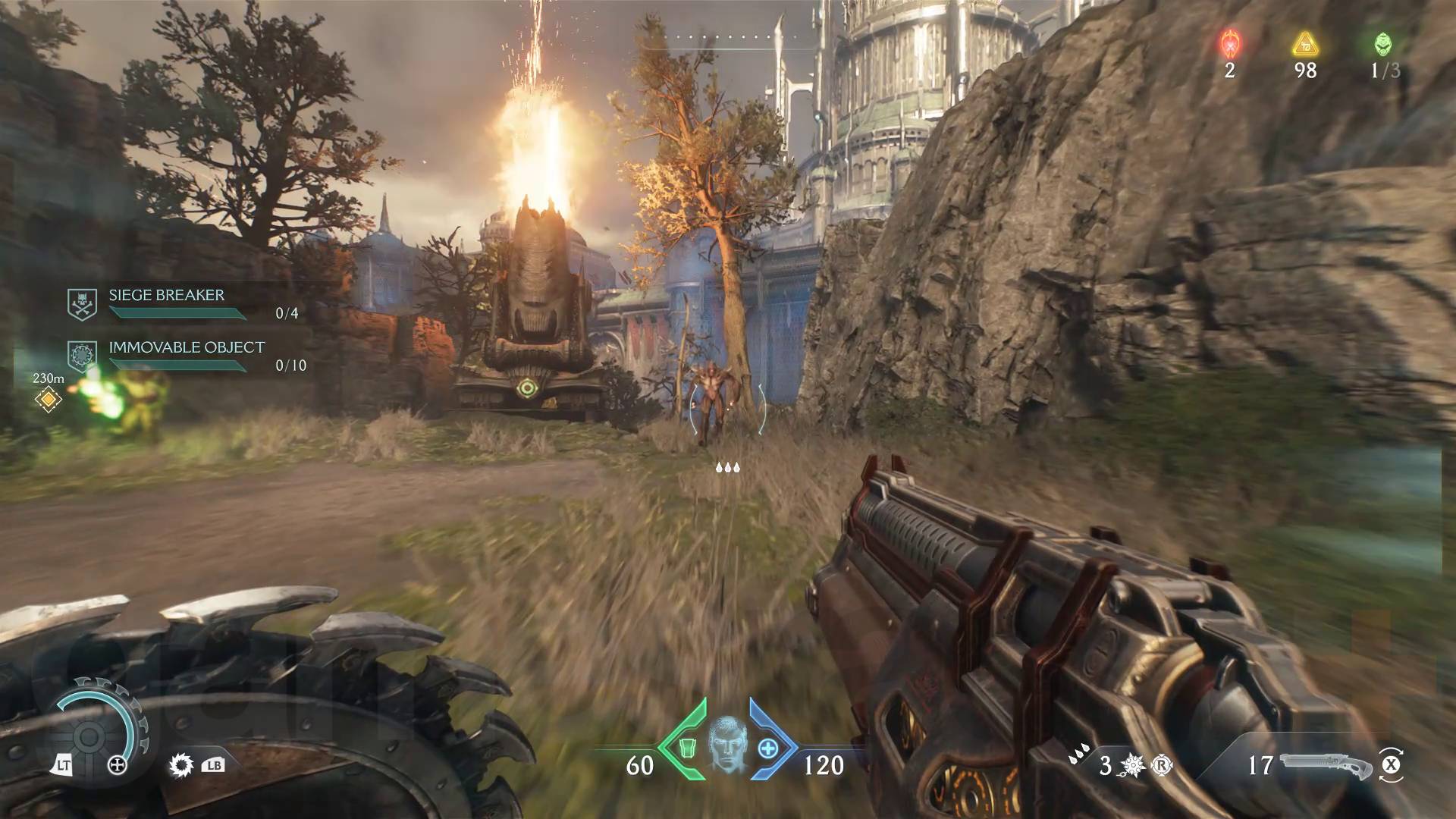
Task: Click the green target marker on the cannon
Action: [526, 389]
